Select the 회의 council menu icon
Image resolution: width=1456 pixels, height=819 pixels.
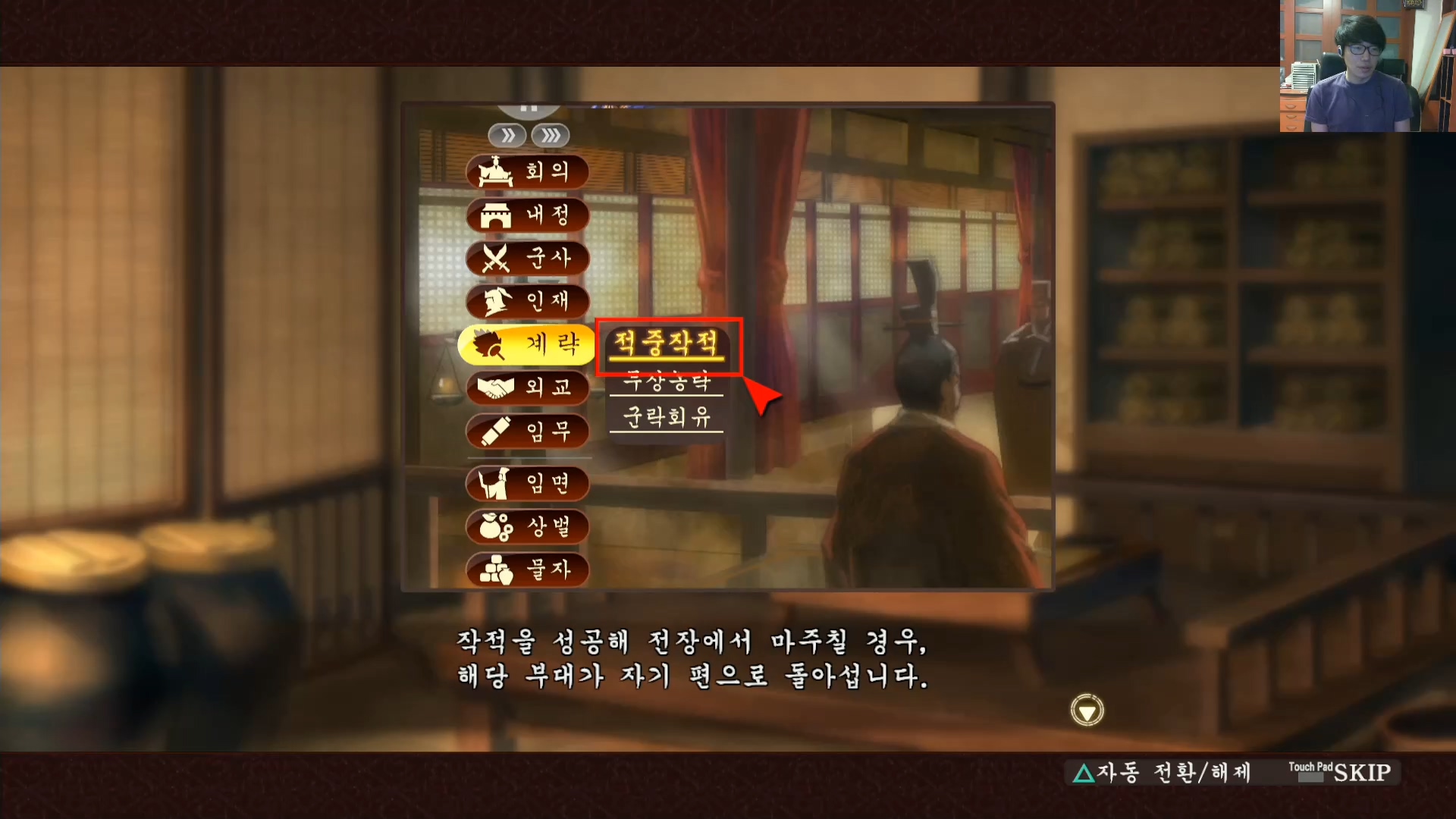pyautogui.click(x=527, y=173)
